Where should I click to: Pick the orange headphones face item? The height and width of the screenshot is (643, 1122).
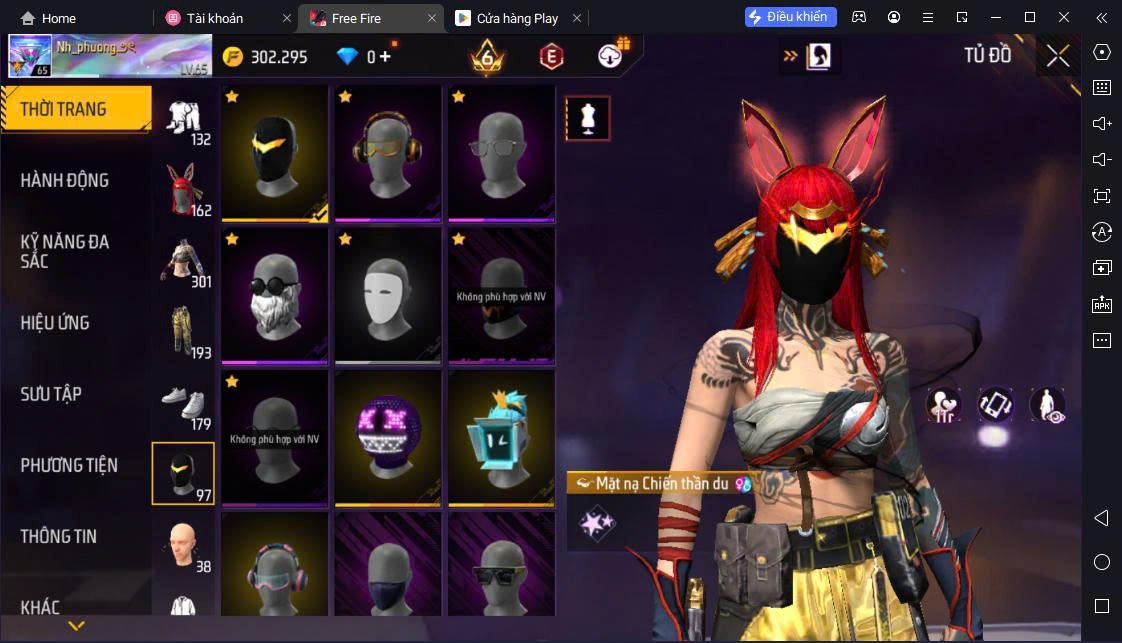tap(388, 152)
